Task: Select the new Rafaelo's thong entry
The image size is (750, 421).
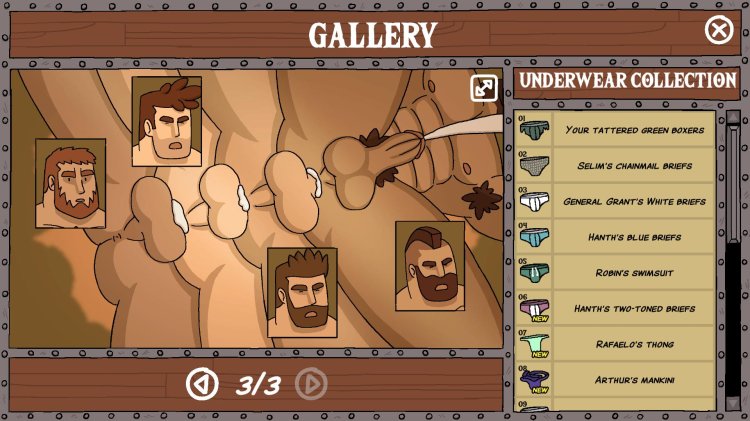Action: (x=616, y=344)
